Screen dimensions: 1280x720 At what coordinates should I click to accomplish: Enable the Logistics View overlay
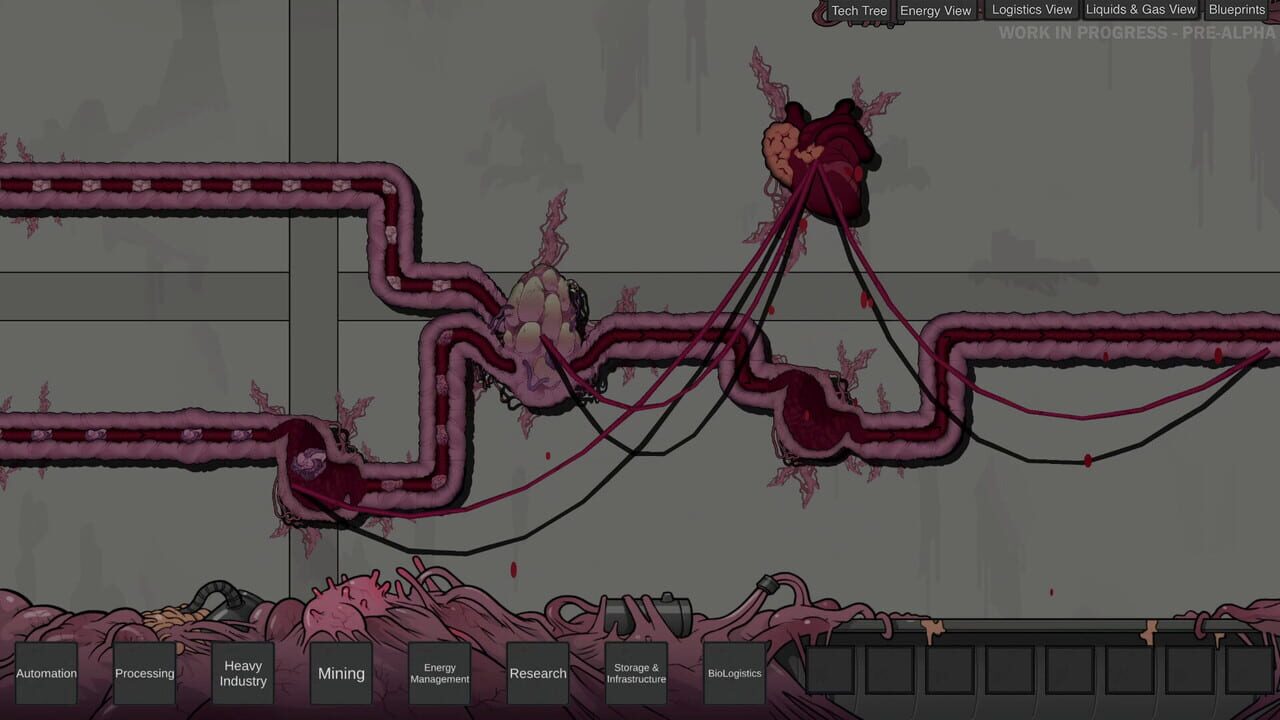click(x=1031, y=9)
